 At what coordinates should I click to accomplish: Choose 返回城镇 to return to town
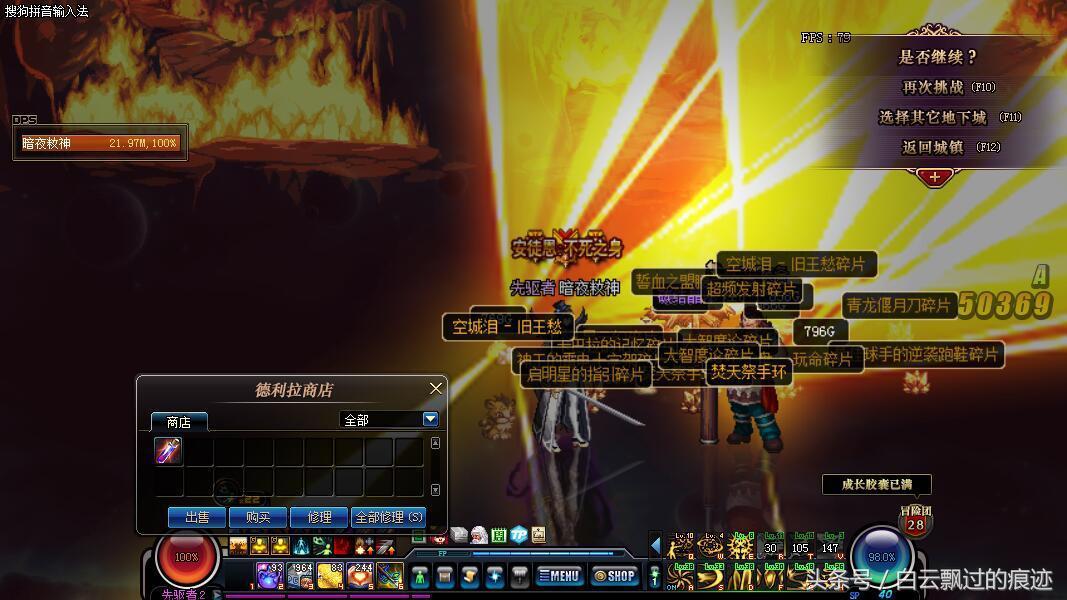click(933, 147)
